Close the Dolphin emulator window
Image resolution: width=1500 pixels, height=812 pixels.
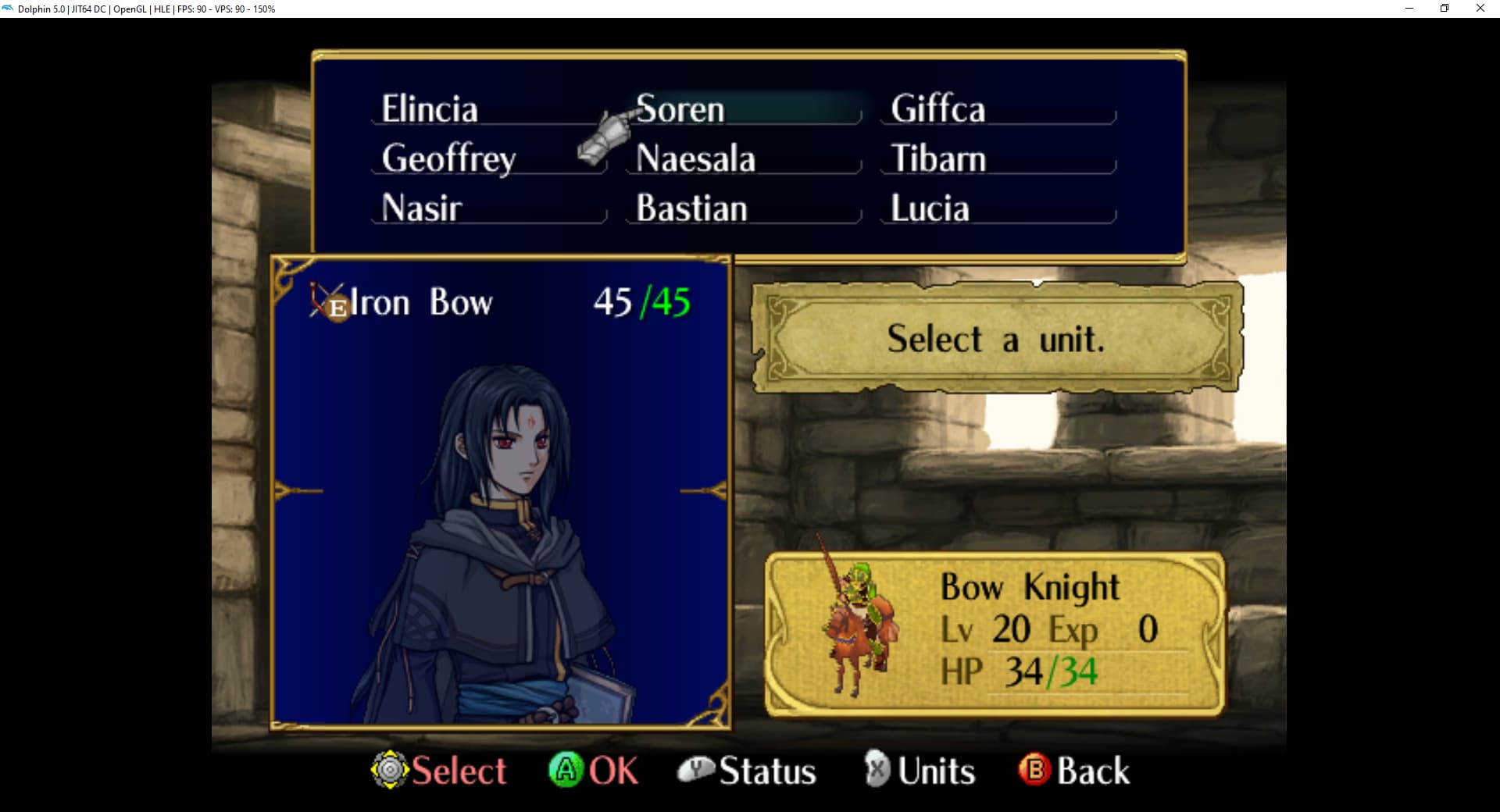pos(1480,9)
